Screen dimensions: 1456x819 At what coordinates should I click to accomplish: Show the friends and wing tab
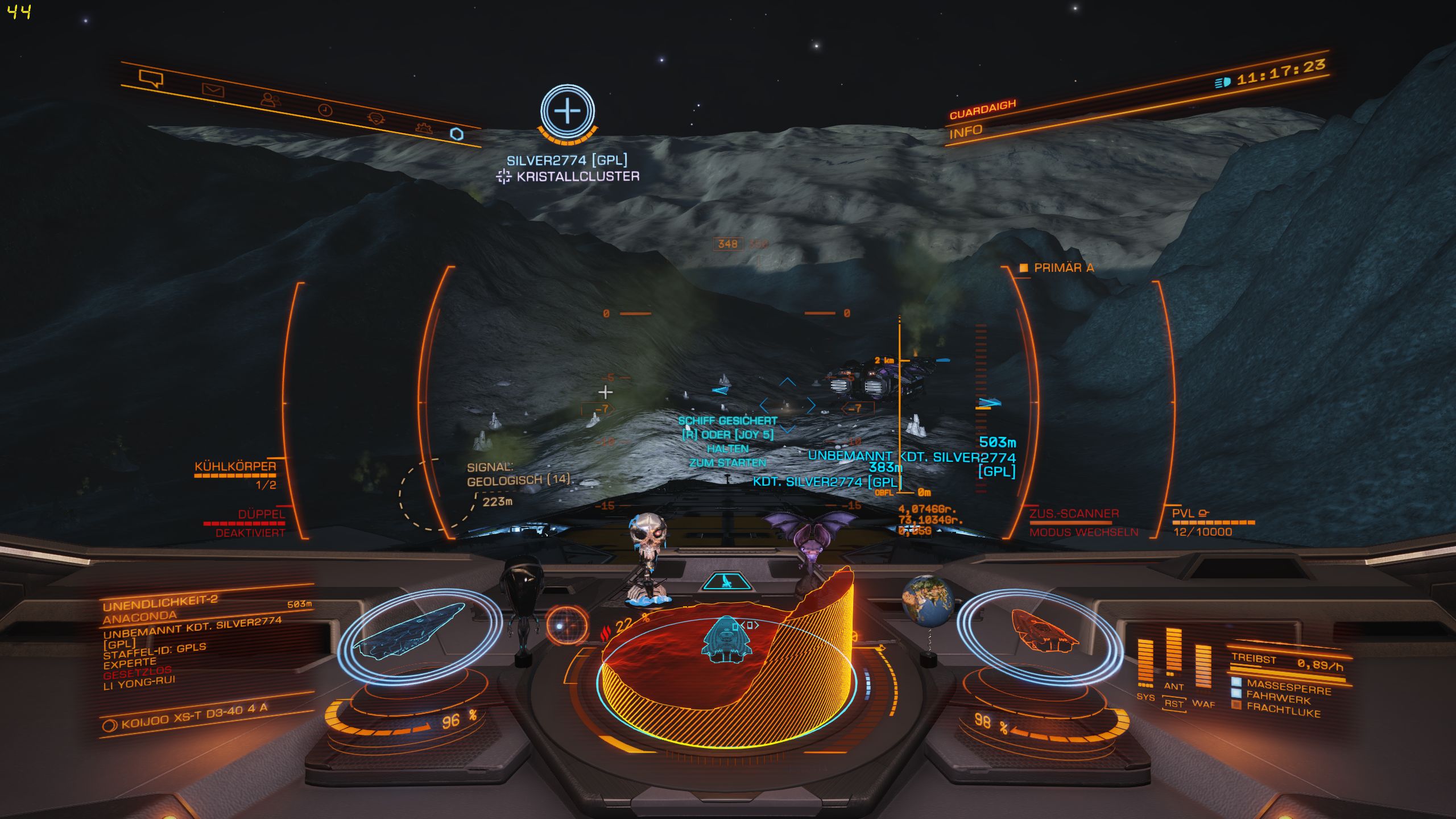(271, 100)
